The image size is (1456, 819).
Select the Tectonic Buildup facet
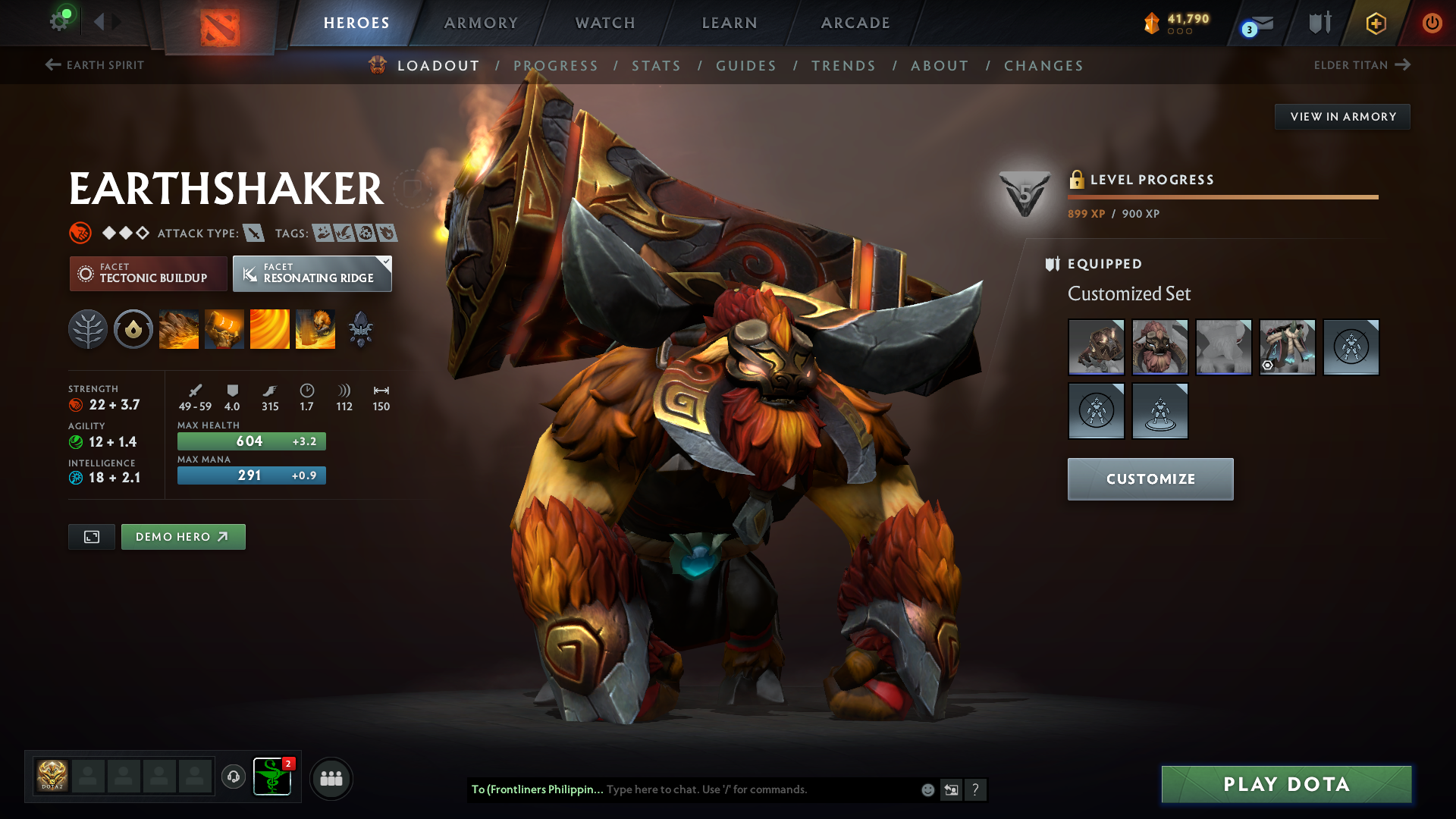coord(149,274)
